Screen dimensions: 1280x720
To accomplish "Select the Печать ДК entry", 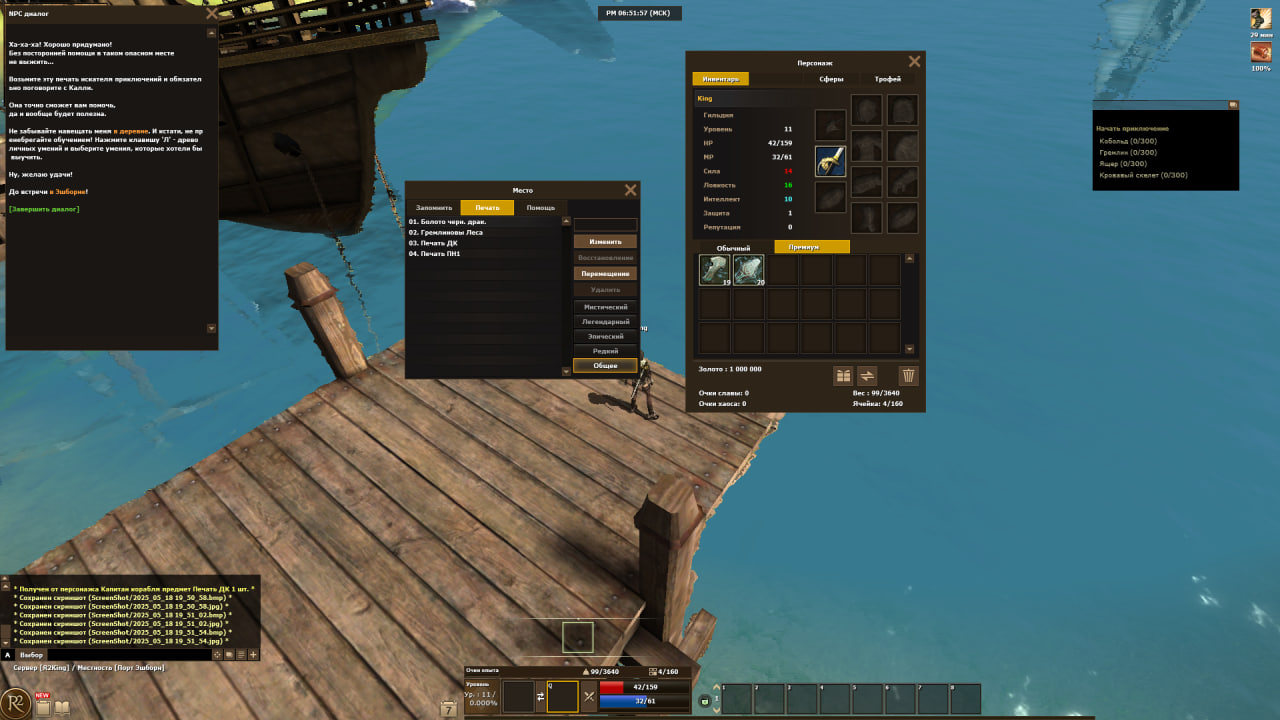I will coord(435,243).
